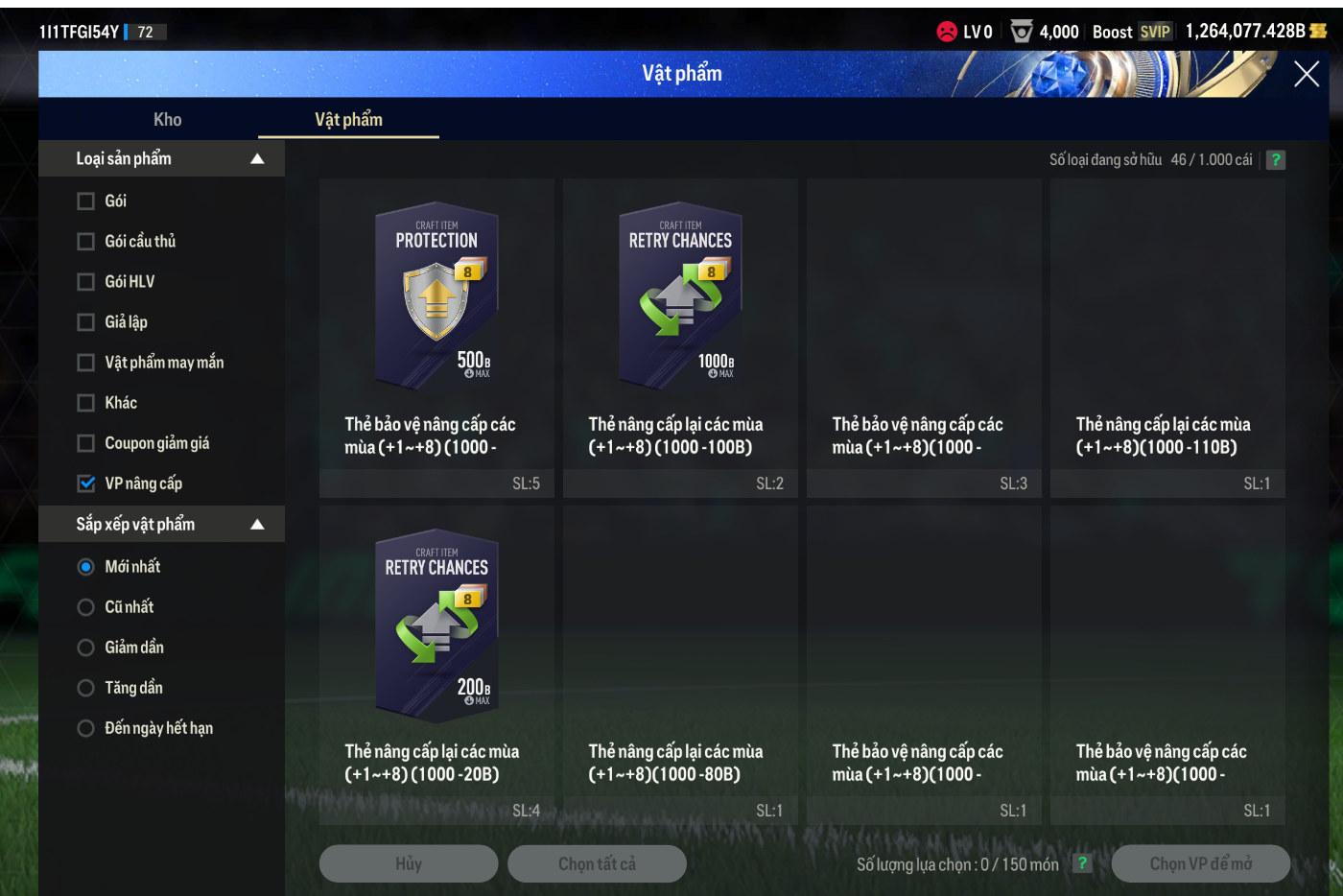Uncheck the VP nâng cấp filter
This screenshot has width=1343, height=896.
[x=86, y=483]
